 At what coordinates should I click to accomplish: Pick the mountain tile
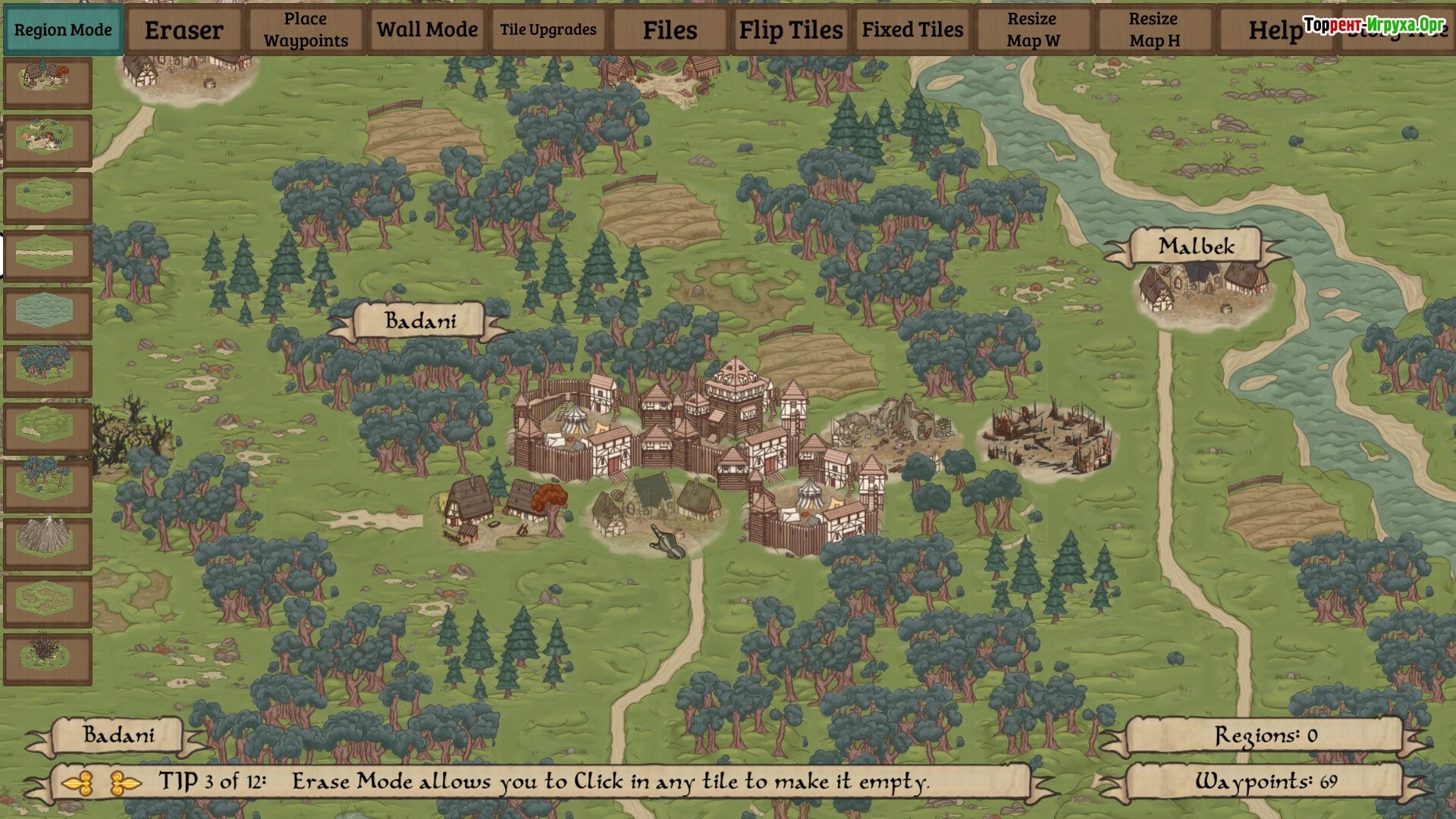(48, 542)
